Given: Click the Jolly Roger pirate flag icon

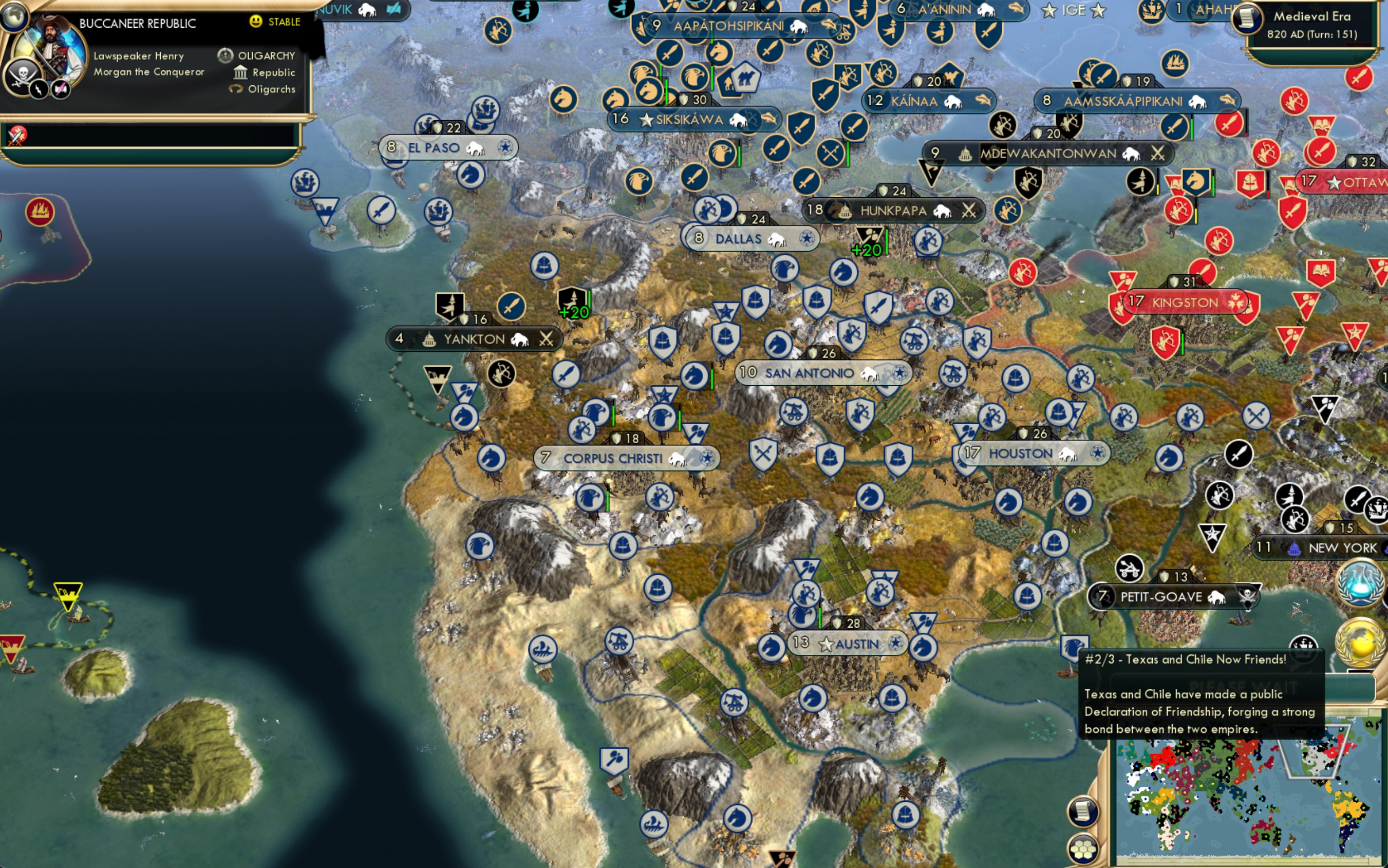Looking at the screenshot, I should click(x=21, y=74).
